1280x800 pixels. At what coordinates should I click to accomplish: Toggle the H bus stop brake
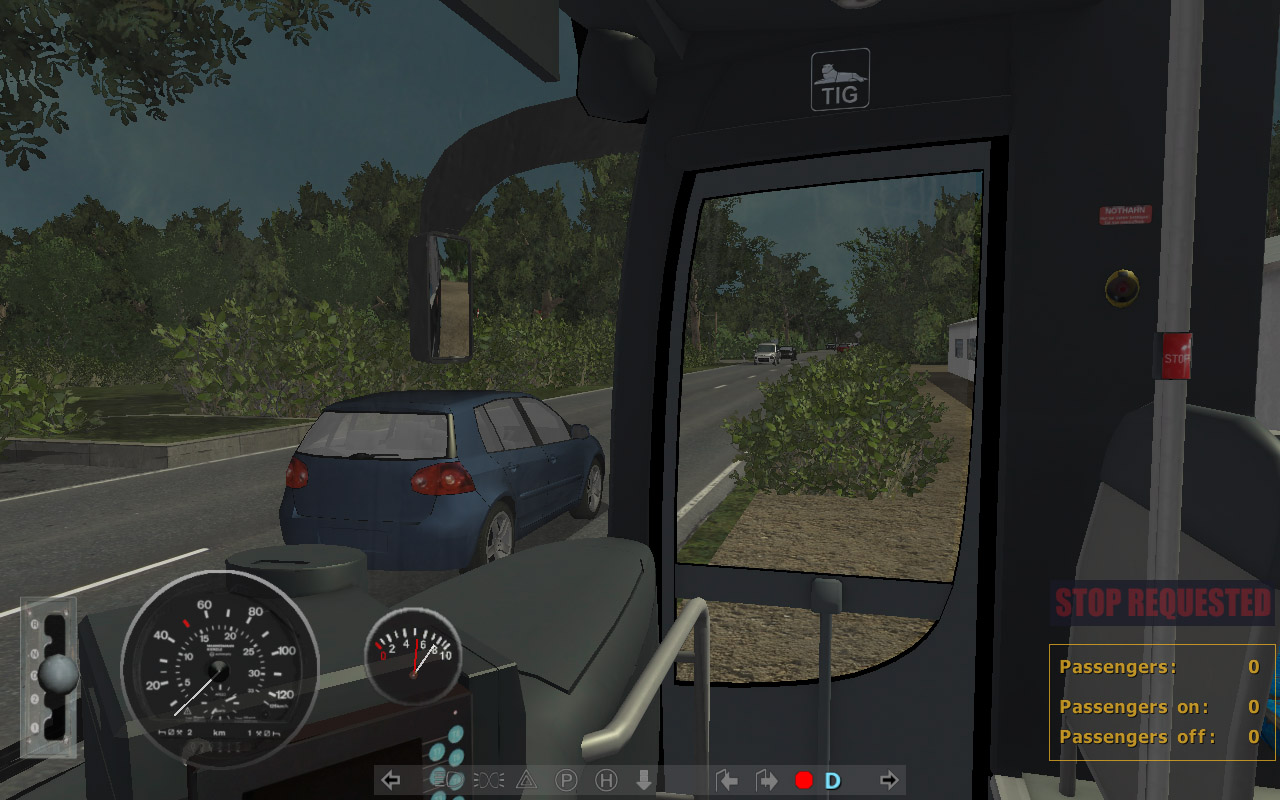606,780
